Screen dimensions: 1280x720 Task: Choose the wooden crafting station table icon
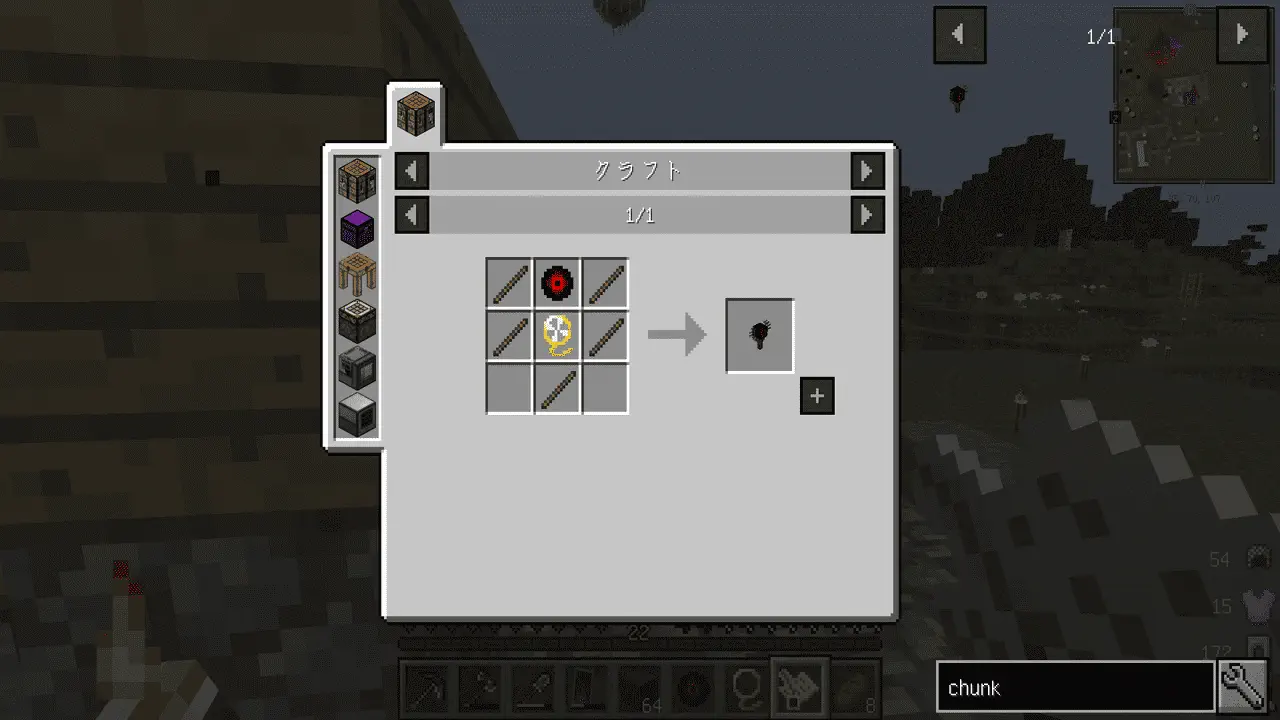[357, 274]
